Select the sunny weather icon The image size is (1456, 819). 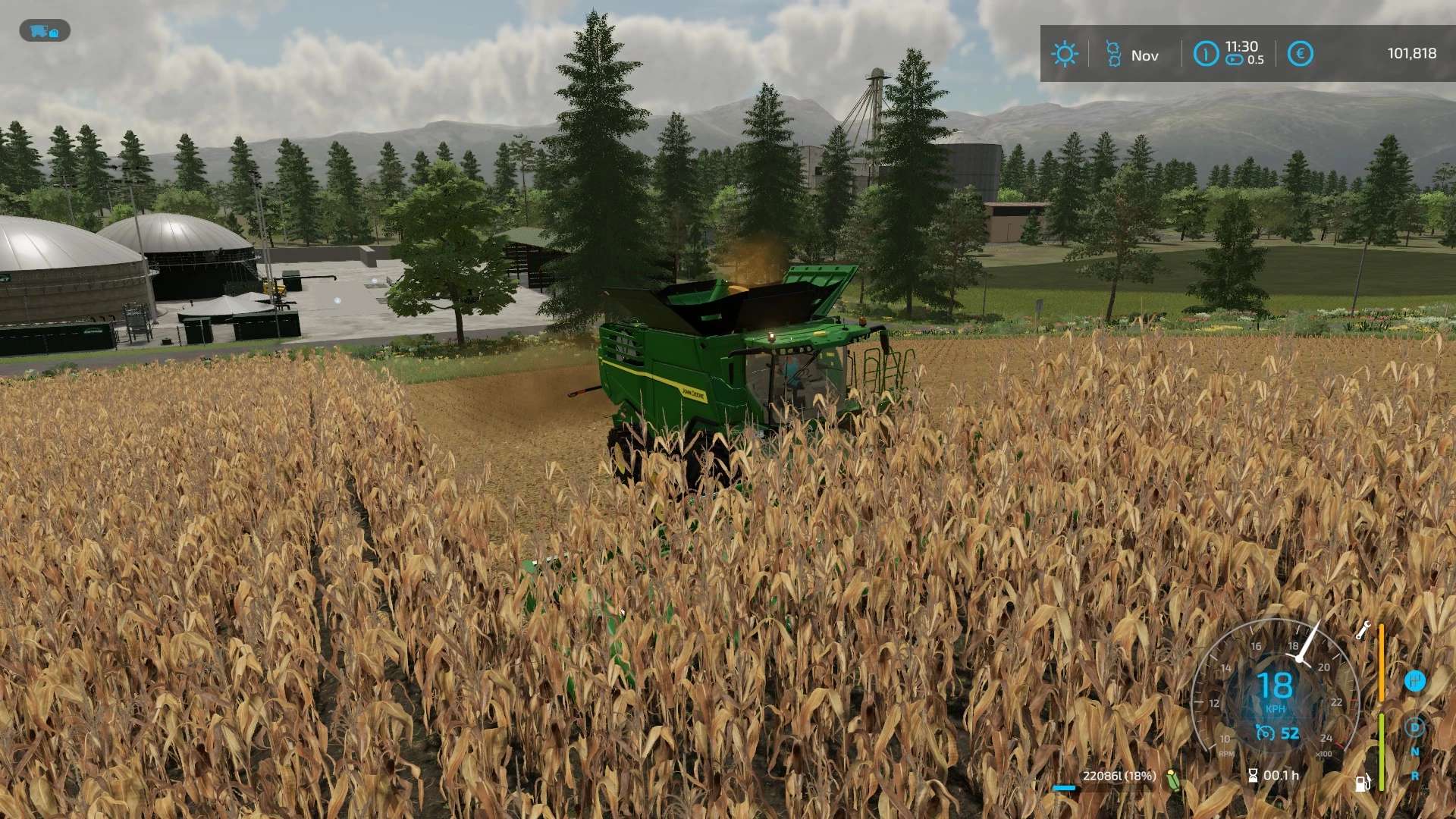coord(1064,54)
